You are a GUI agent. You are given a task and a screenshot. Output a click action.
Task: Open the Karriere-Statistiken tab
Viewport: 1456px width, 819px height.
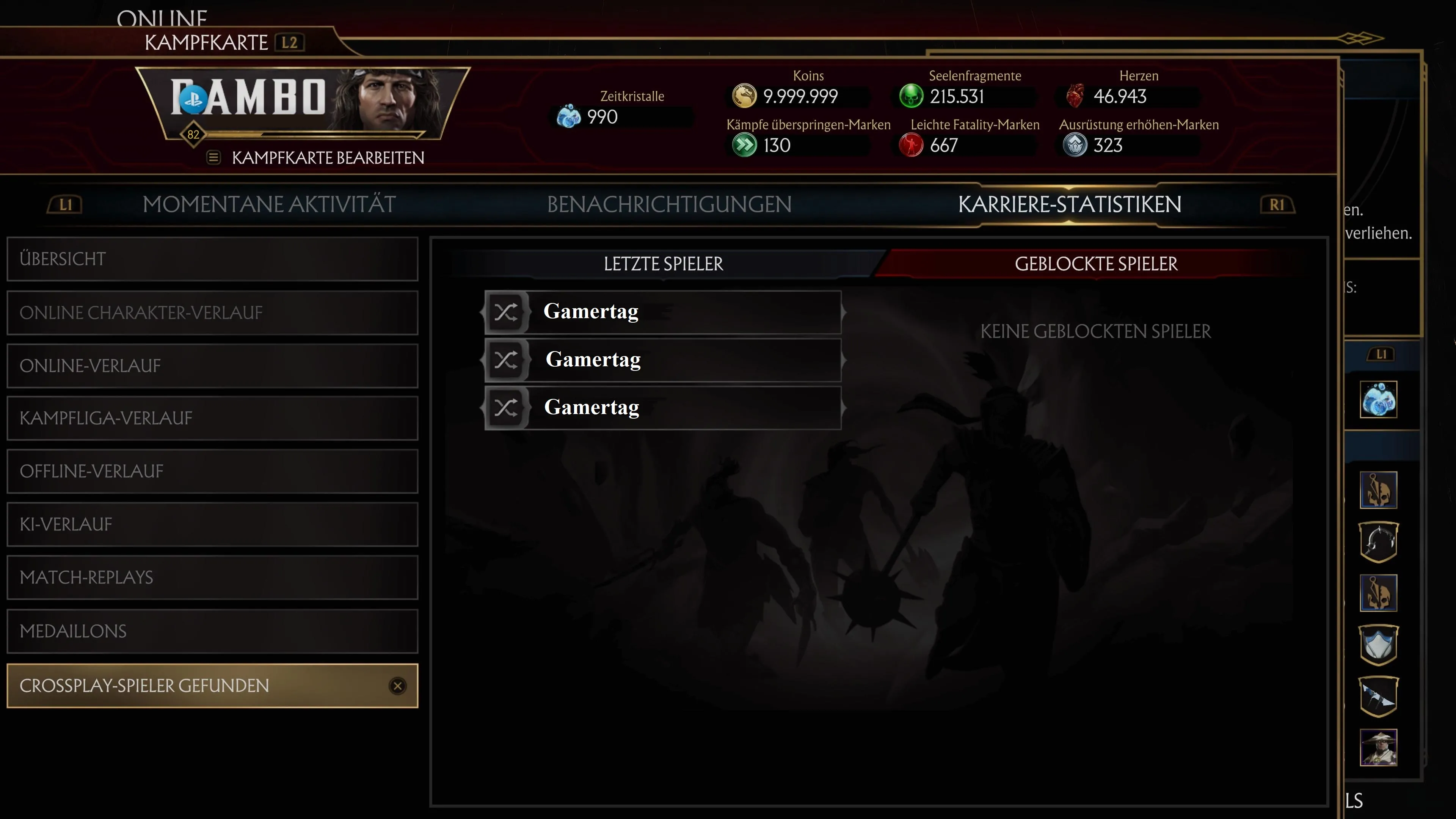1069,205
